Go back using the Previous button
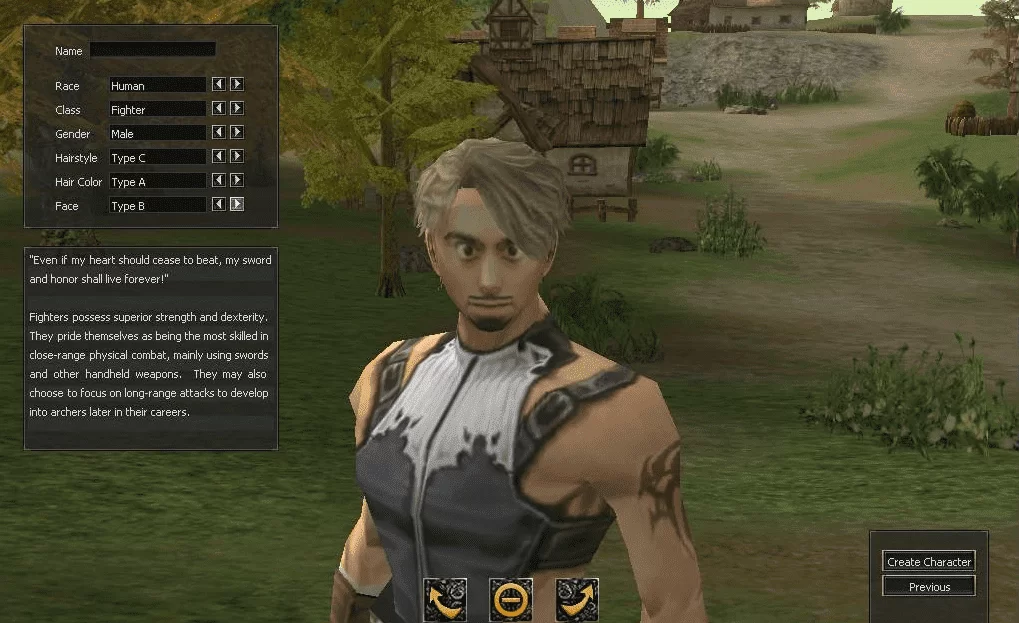 pos(929,587)
